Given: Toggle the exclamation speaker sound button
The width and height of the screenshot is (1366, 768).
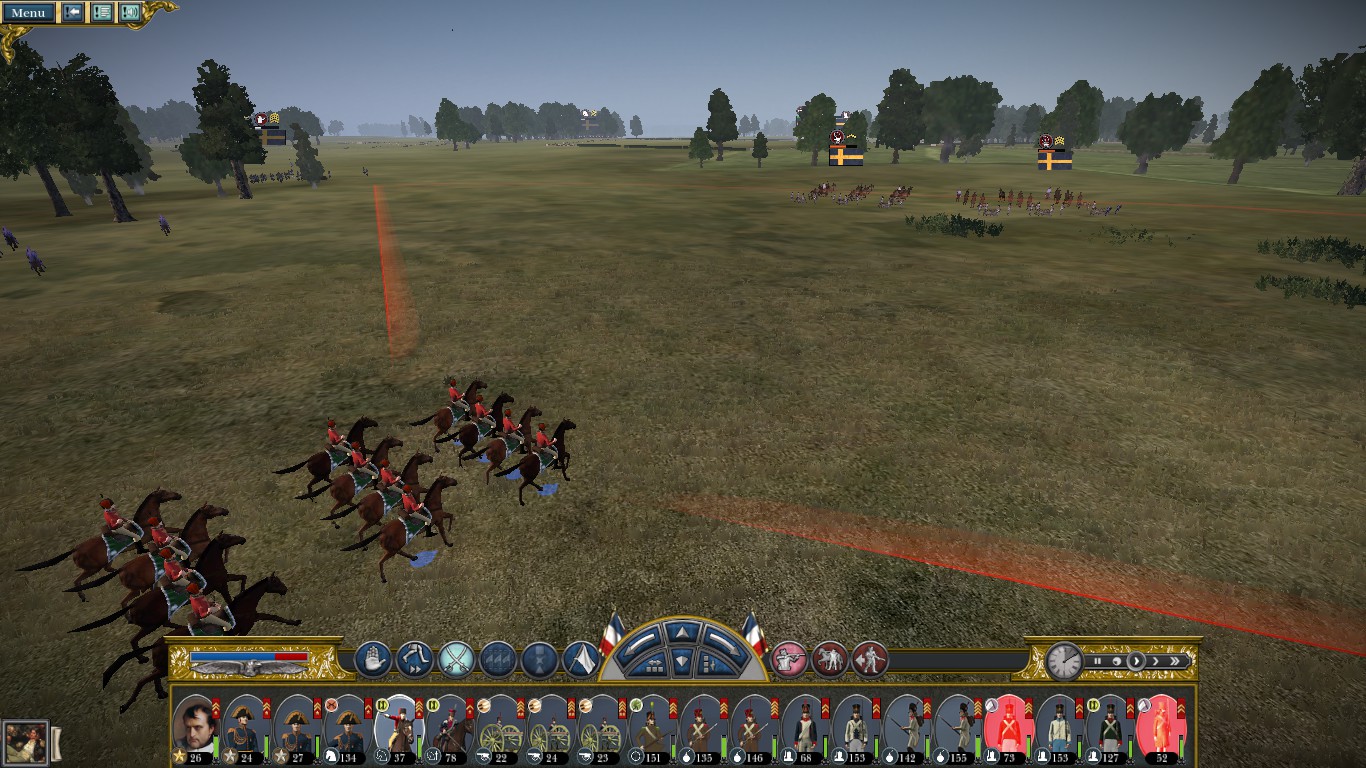Looking at the screenshot, I should (x=130, y=12).
